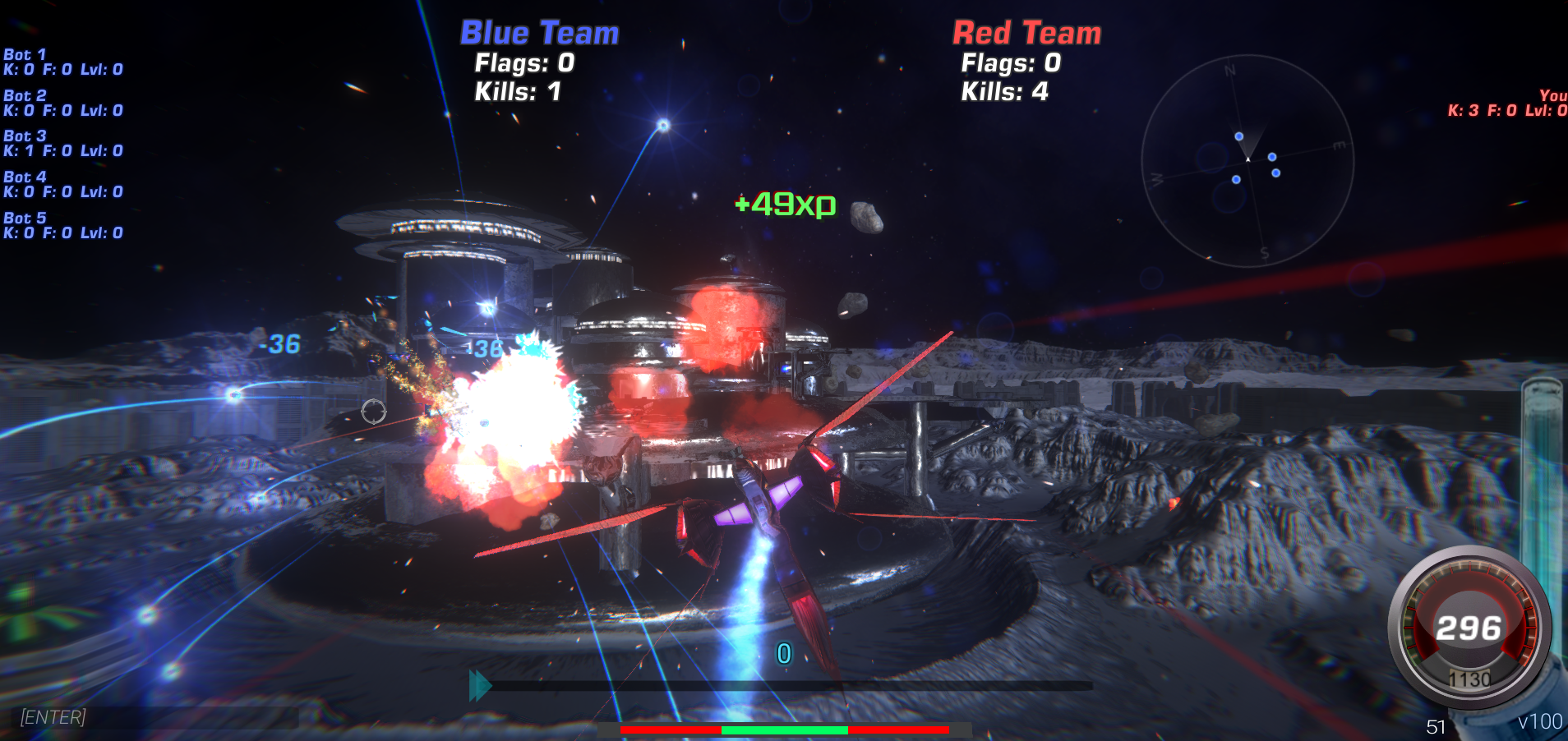The height and width of the screenshot is (741, 1568).
Task: Click the green health bar segment
Action: click(x=782, y=728)
